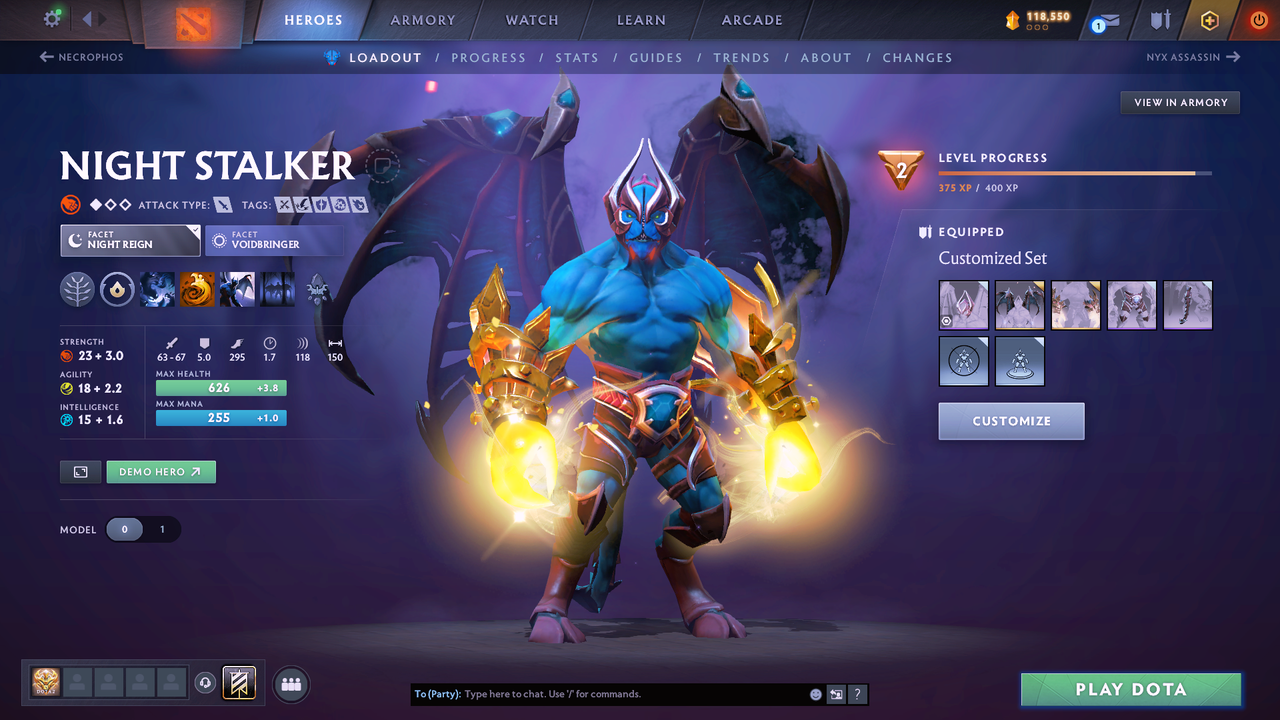Select the Void ability icon

(x=158, y=289)
